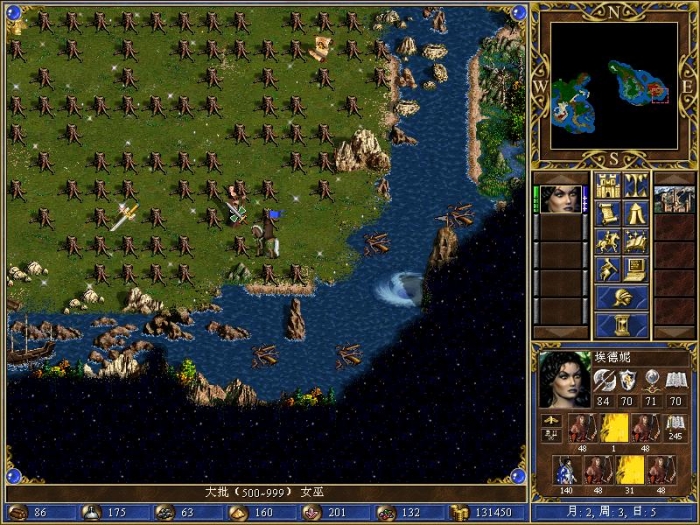This screenshot has width=700, height=525.
Task: Select the hero portrait in the hero list
Action: point(562,199)
